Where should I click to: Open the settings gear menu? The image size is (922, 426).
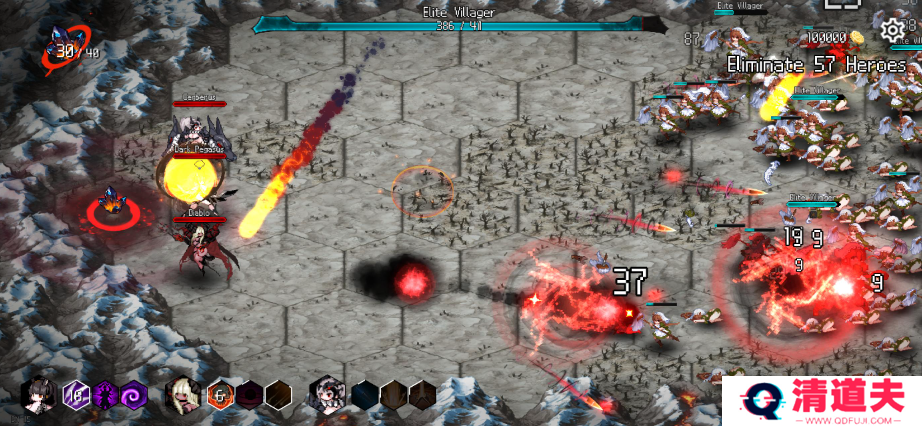tap(892, 30)
